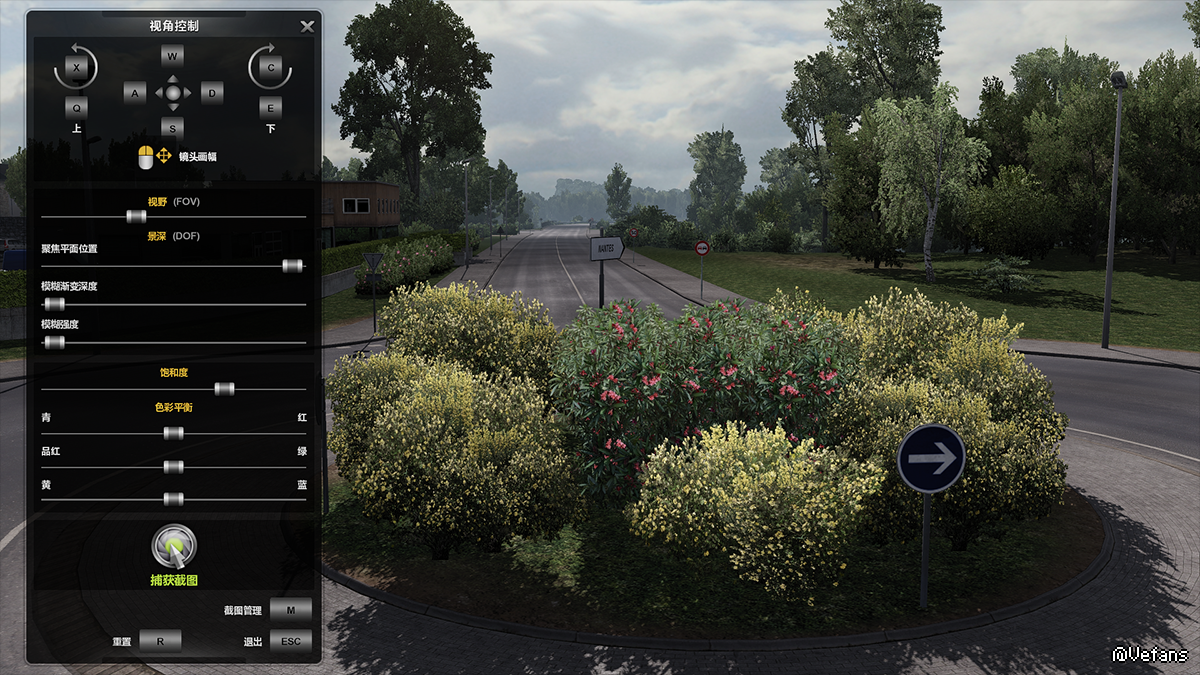
Task: Reset camera settings with the 重置 R button
Action: (160, 641)
